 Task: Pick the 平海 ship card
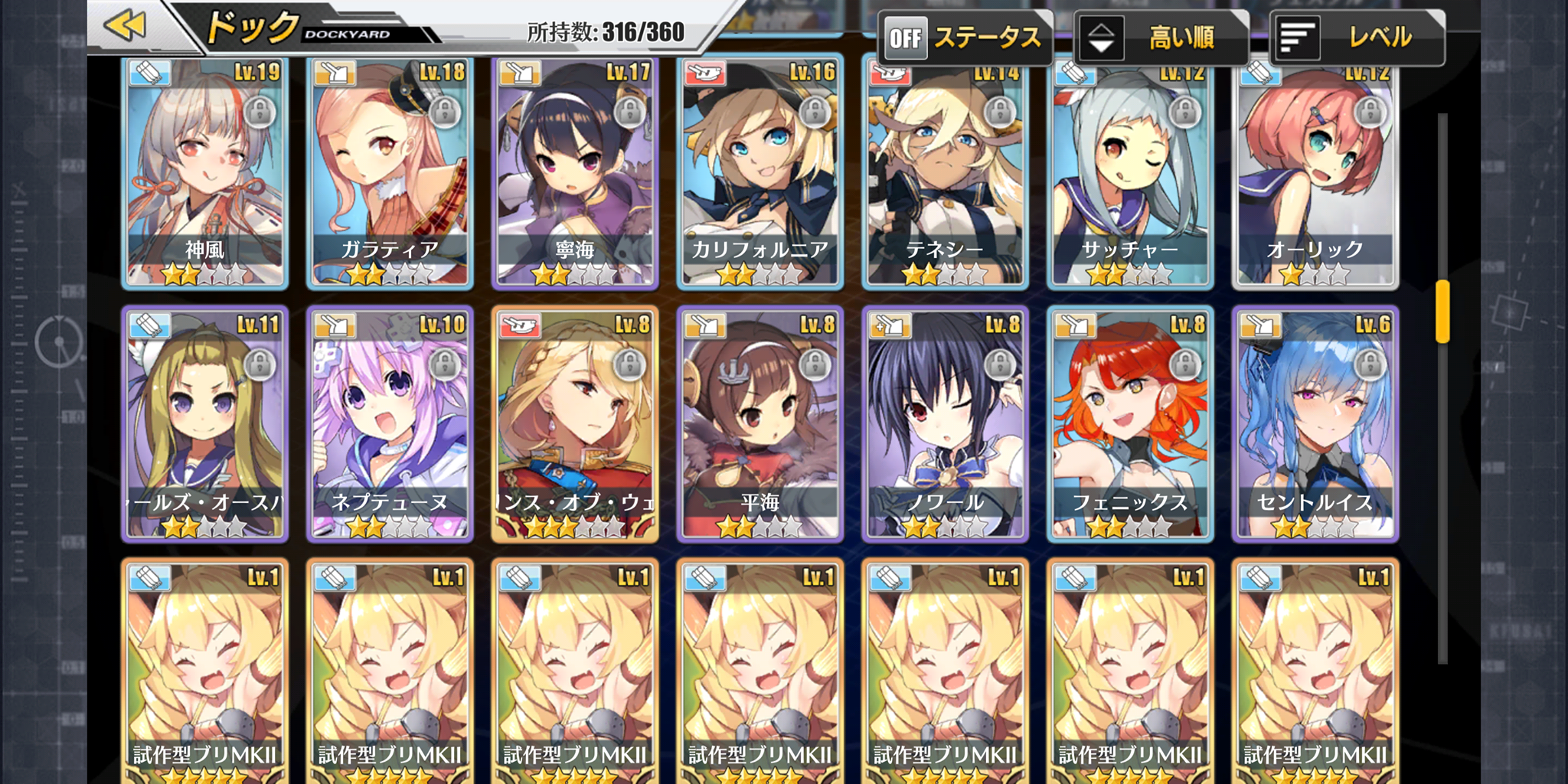759,425
